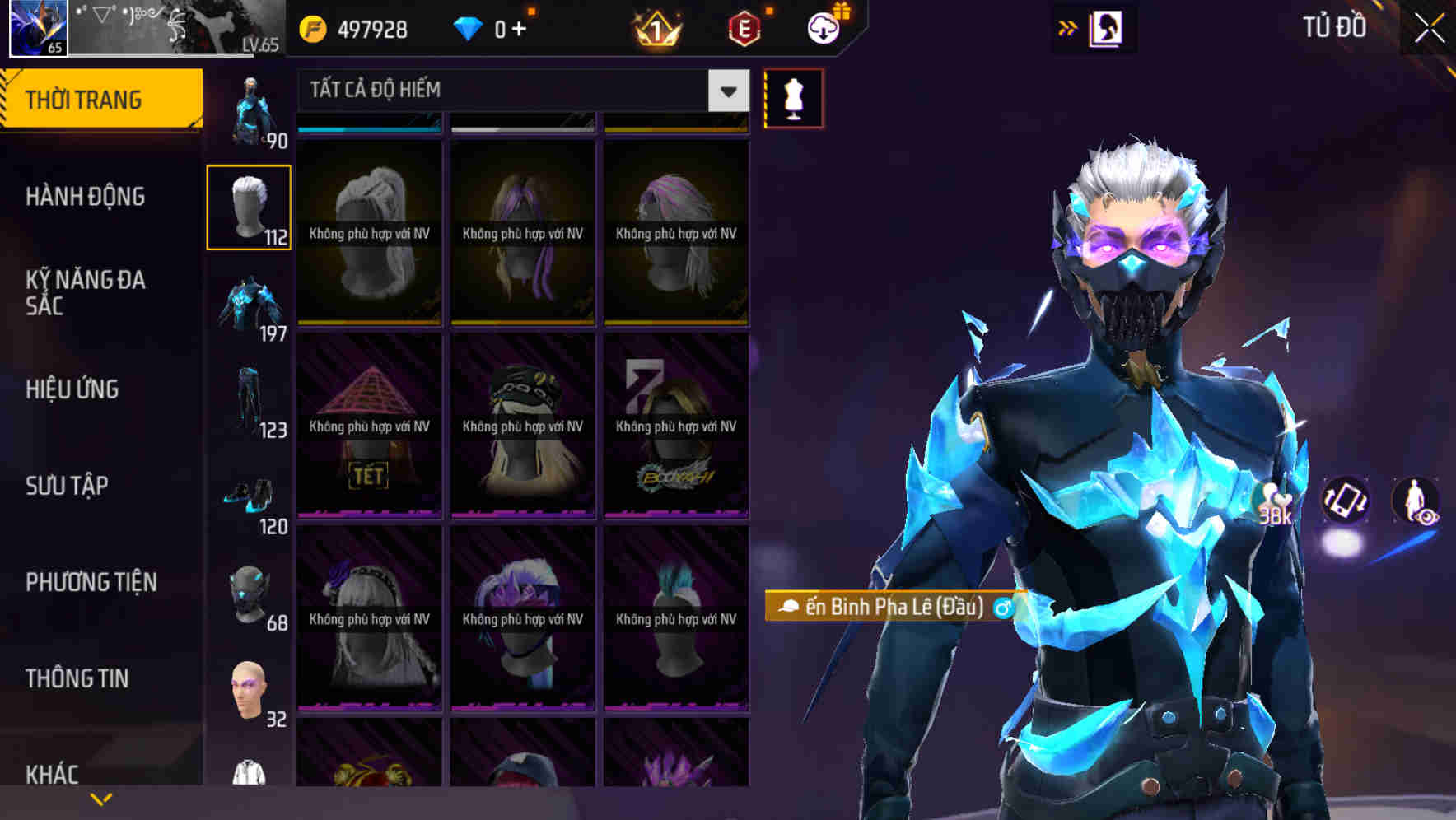Tap the cloud download gift icon
The height and width of the screenshot is (820, 1456).
coord(821,27)
